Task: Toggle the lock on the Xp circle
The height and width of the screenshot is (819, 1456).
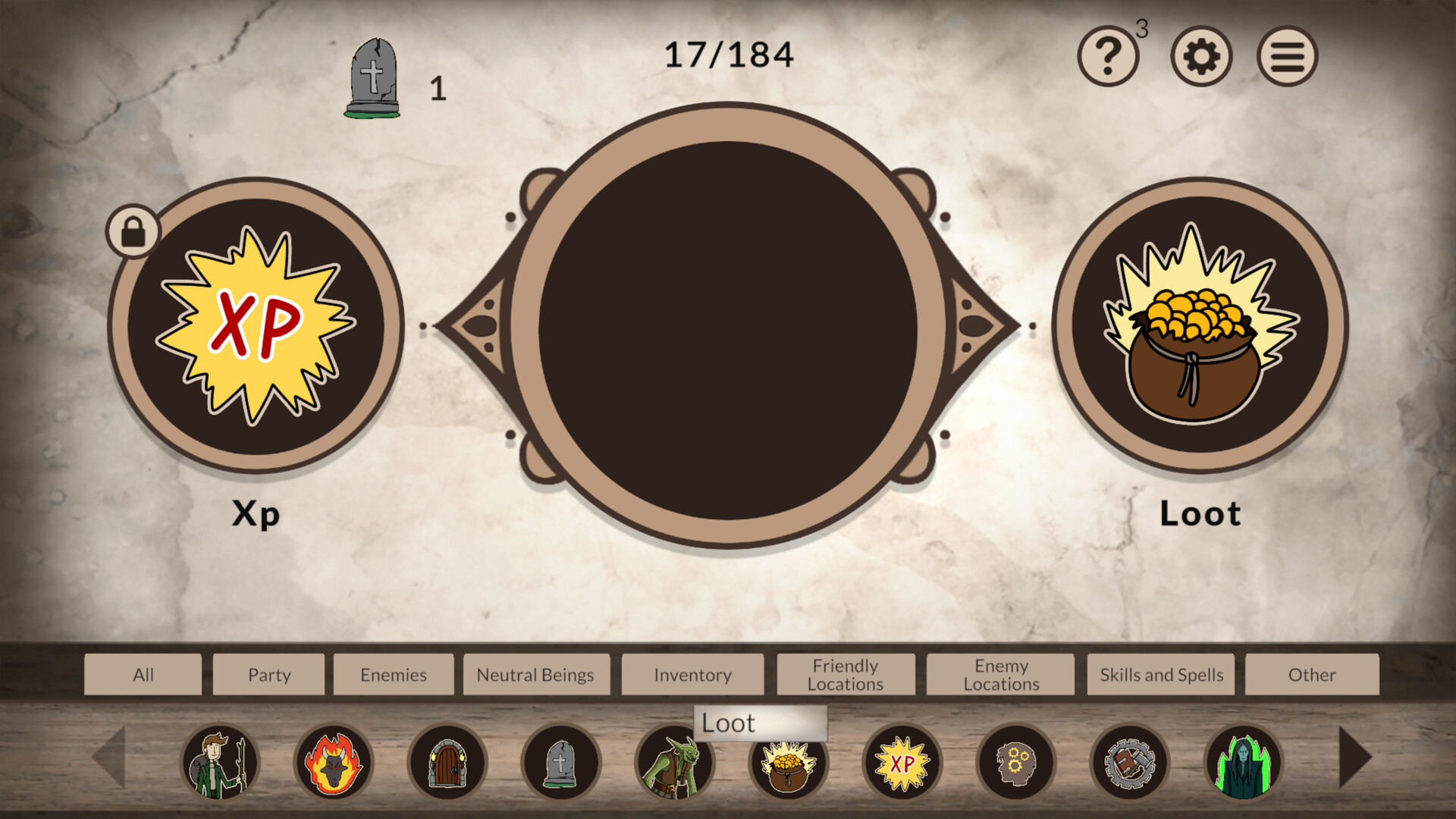Action: point(133,231)
